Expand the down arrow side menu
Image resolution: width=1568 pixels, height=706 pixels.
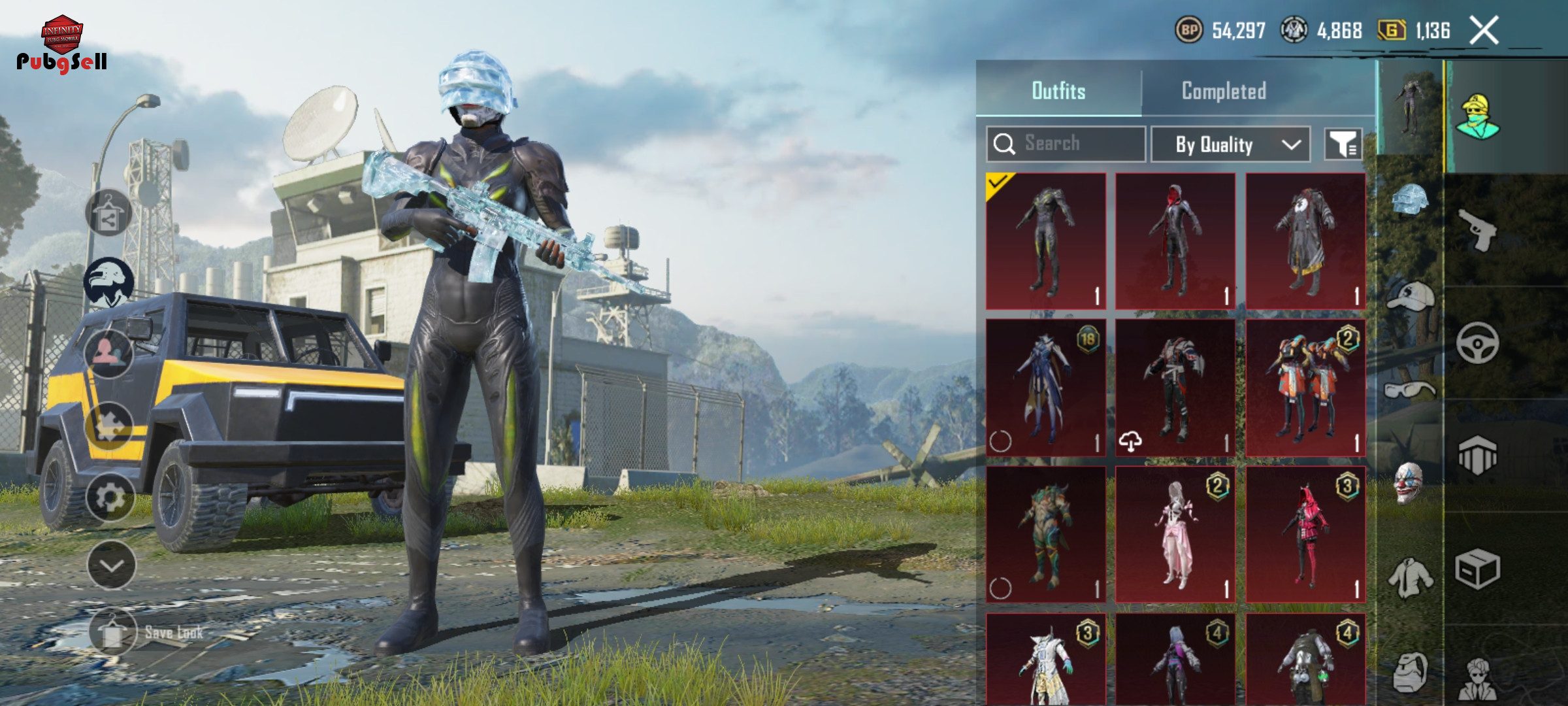point(111,565)
